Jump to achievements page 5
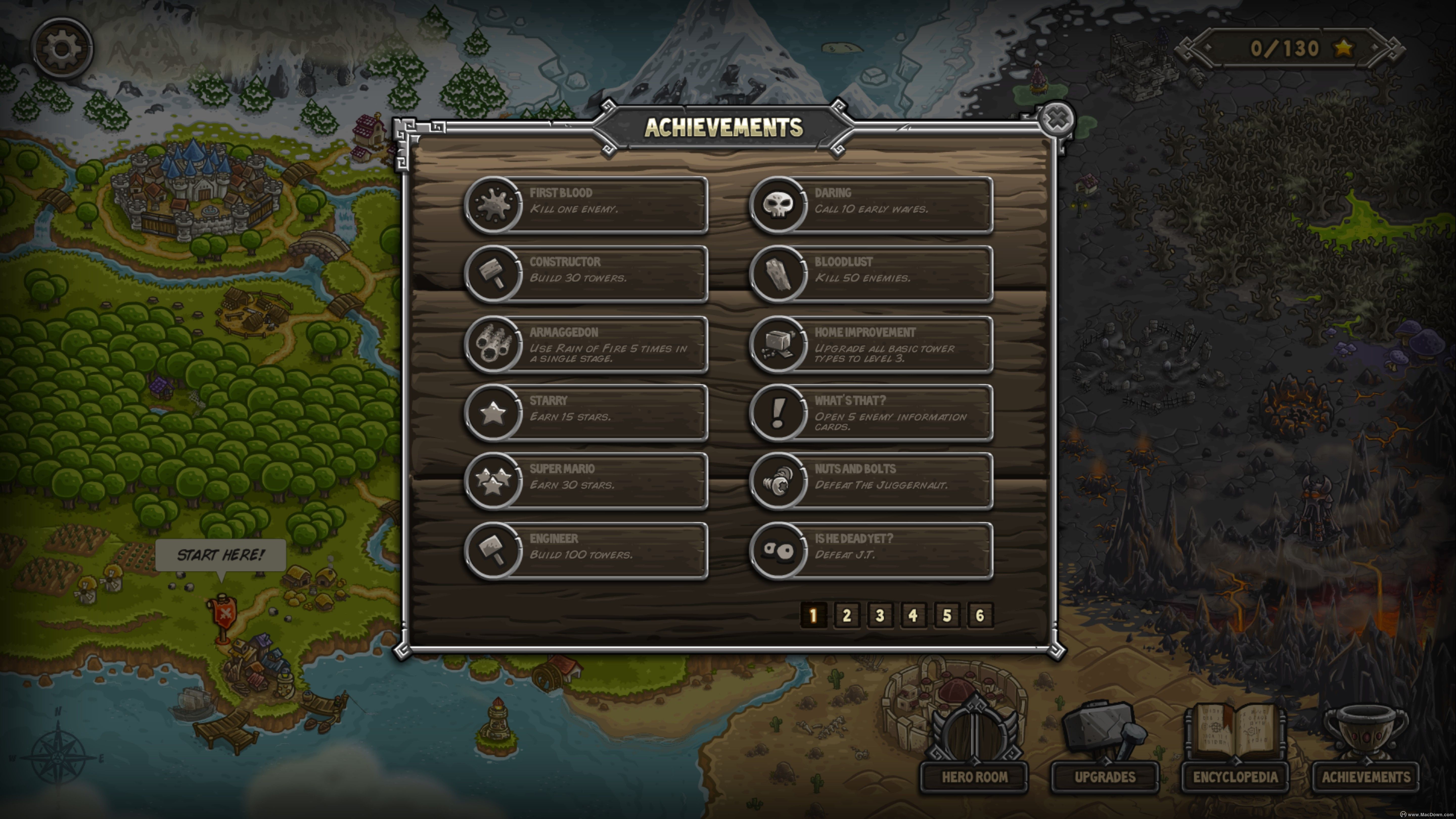The height and width of the screenshot is (819, 1456). pos(946,616)
